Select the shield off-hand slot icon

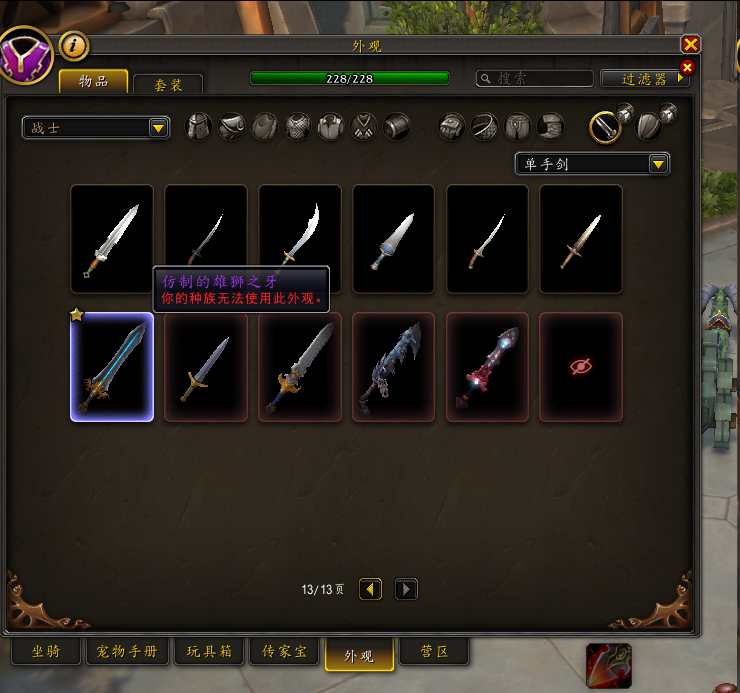[648, 127]
